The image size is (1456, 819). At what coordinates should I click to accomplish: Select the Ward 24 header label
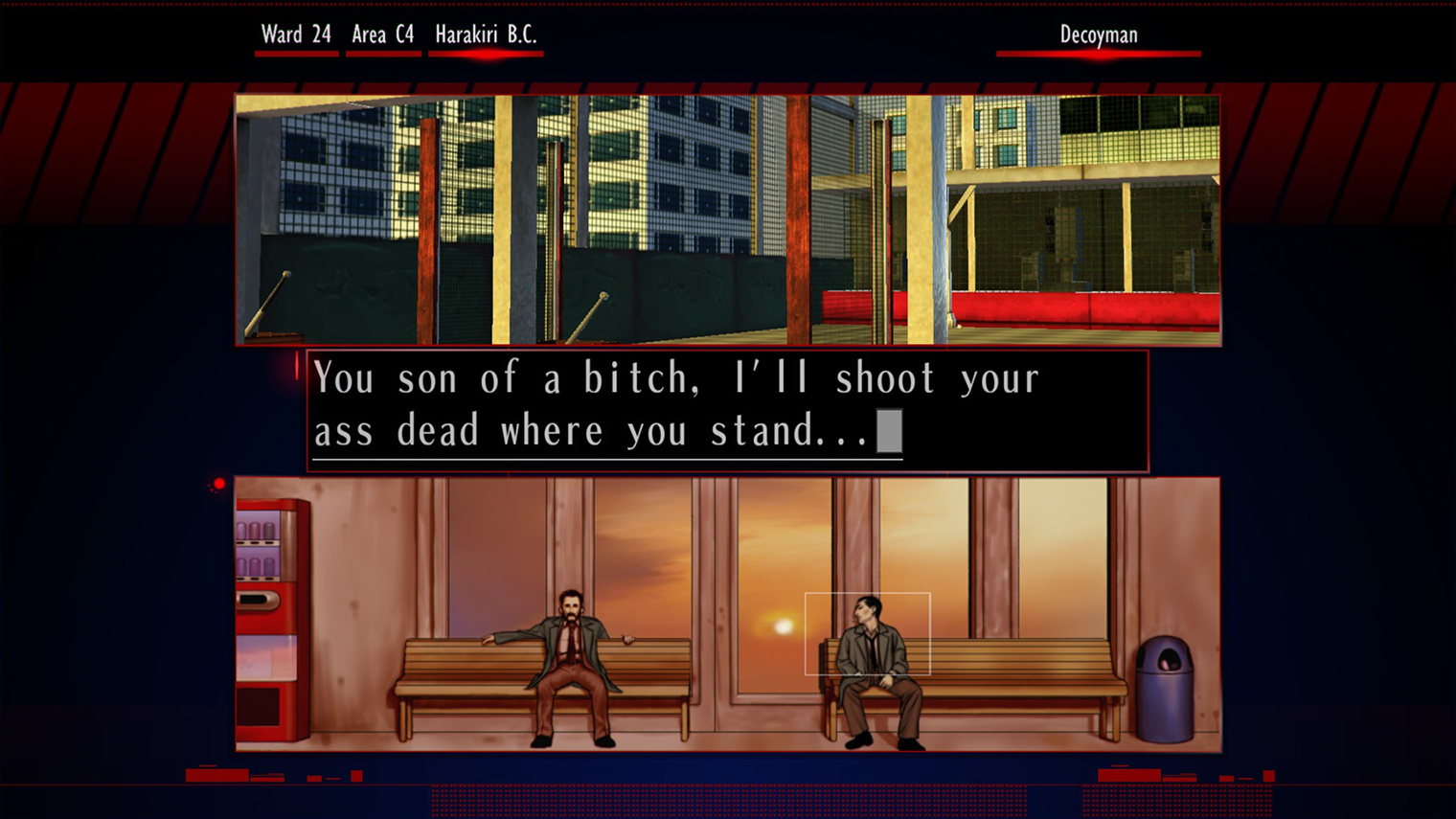(x=295, y=34)
